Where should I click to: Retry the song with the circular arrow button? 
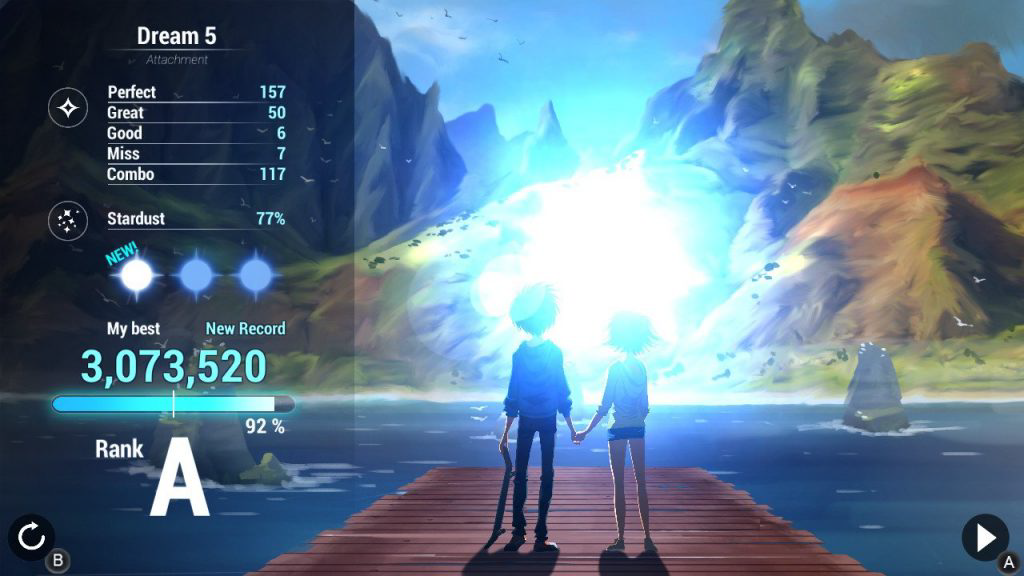pyautogui.click(x=32, y=538)
